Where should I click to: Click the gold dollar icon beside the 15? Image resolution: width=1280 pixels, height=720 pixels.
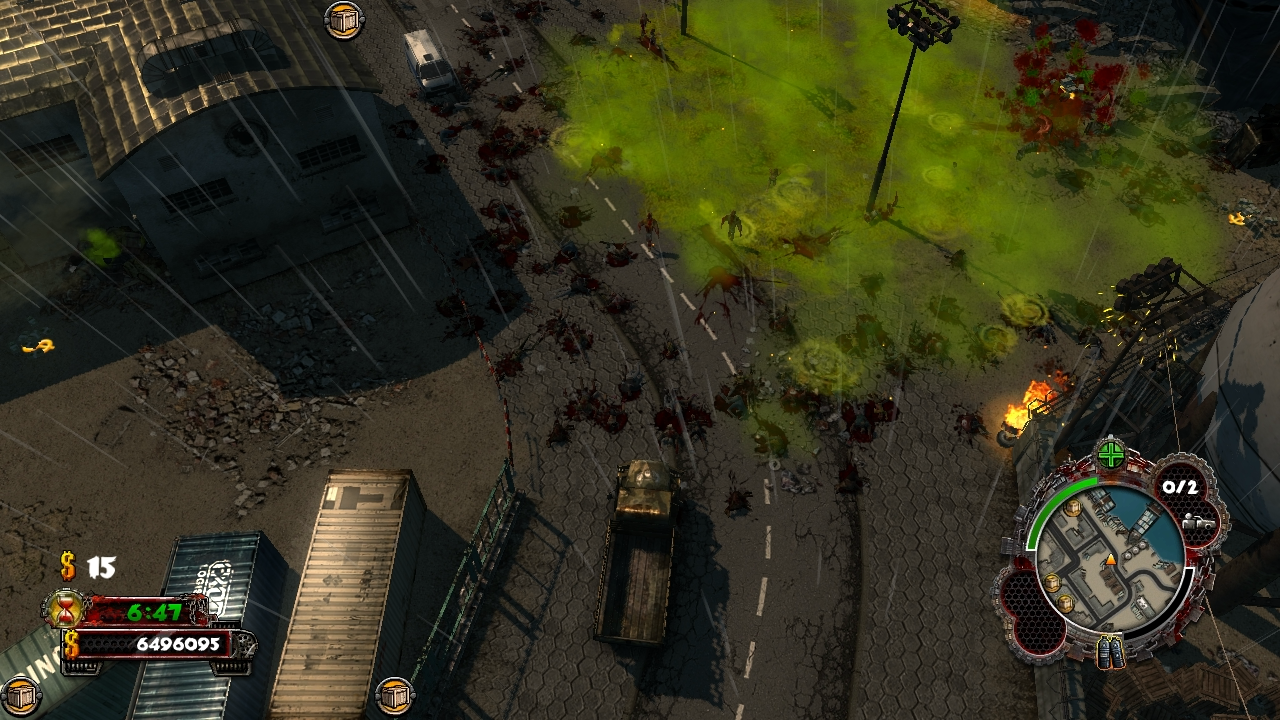67,566
